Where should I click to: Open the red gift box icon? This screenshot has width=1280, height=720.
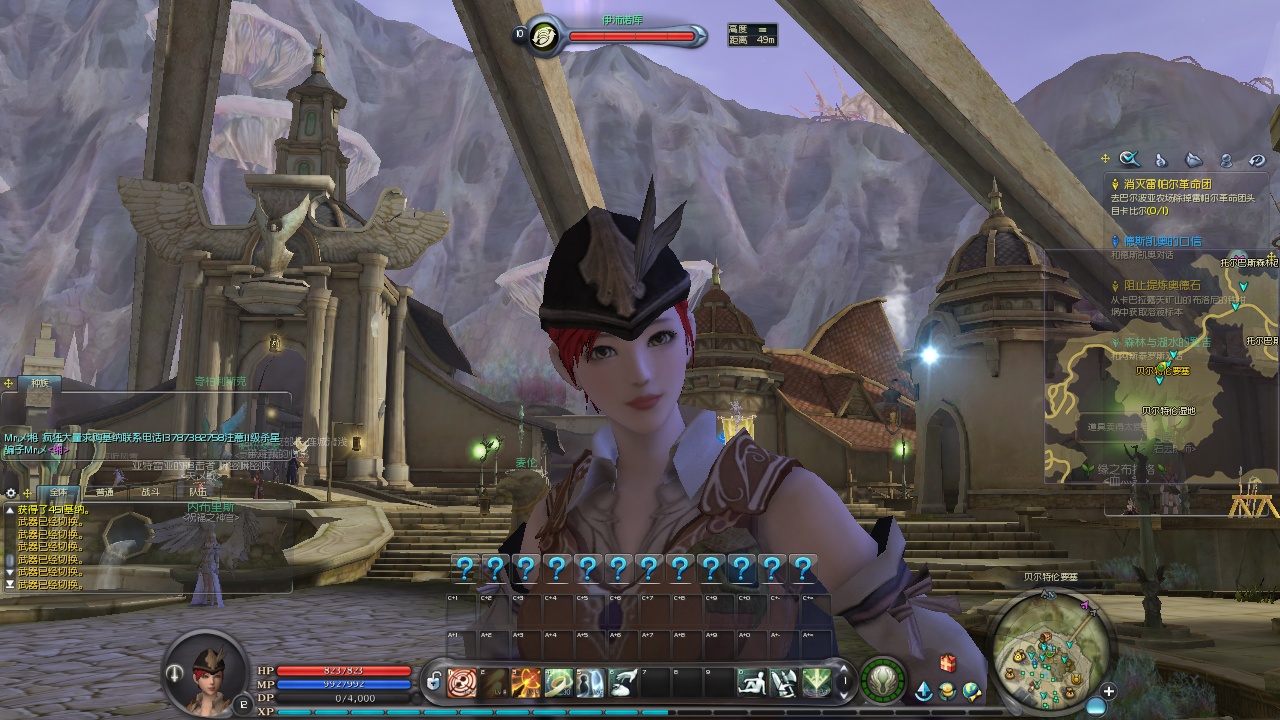coord(947,663)
